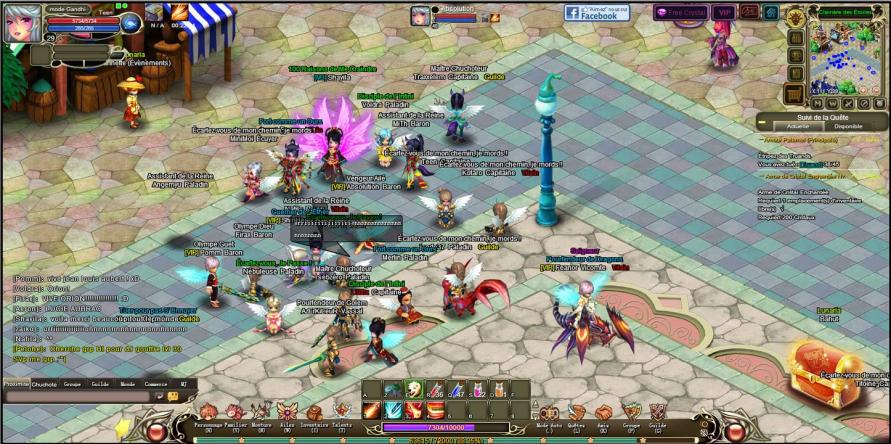The width and height of the screenshot is (891, 444).
Task: Open the Quêtes journal
Action: pyautogui.click(x=577, y=413)
